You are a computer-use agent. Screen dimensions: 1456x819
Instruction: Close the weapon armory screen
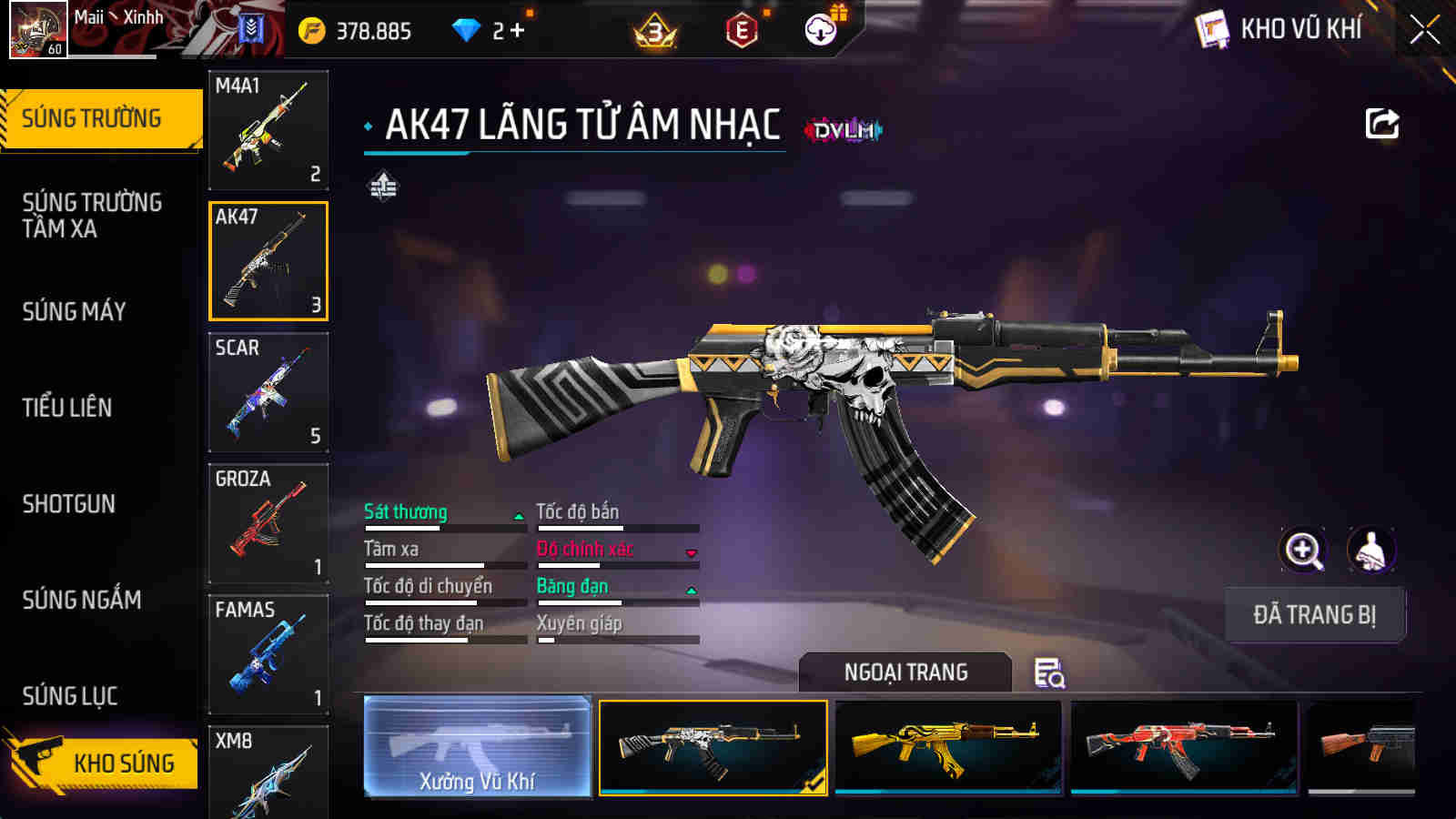click(x=1424, y=30)
